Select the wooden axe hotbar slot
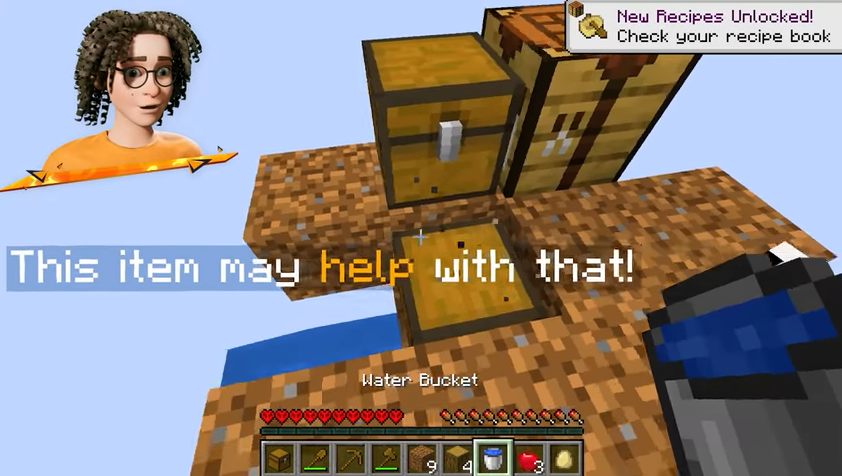The width and height of the screenshot is (842, 476). coord(386,460)
